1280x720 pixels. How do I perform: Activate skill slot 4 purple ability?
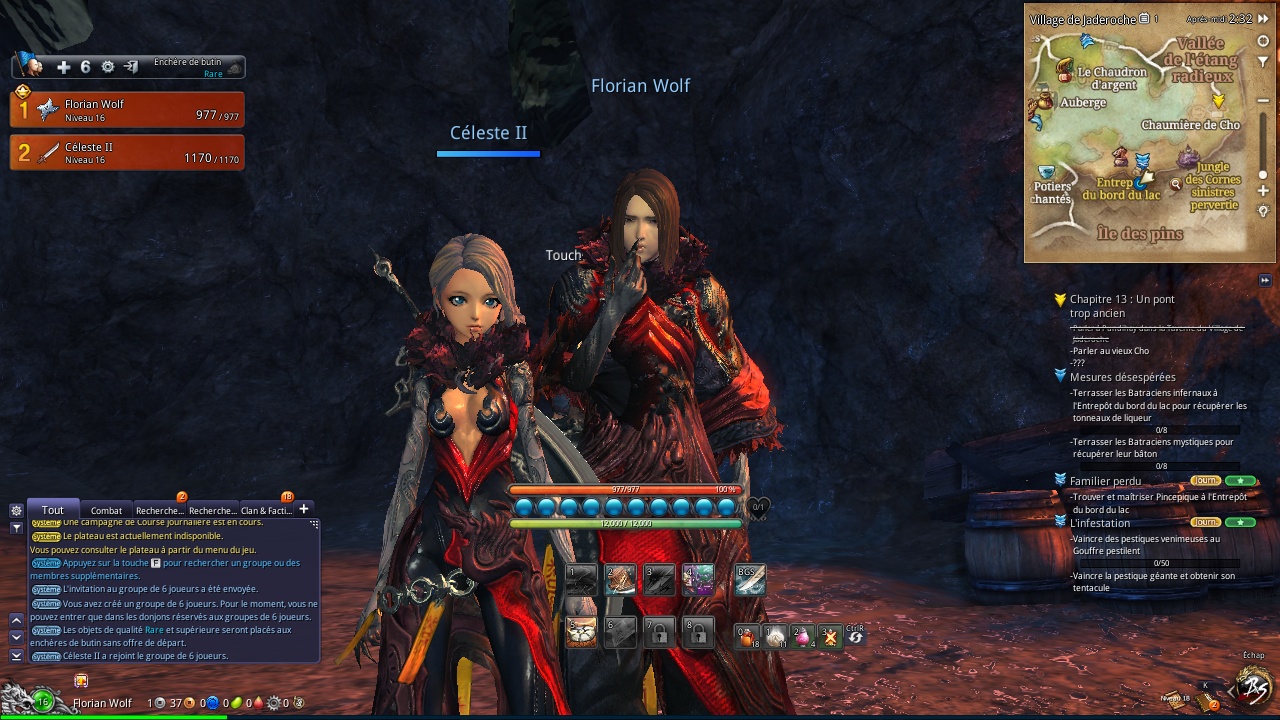(697, 580)
